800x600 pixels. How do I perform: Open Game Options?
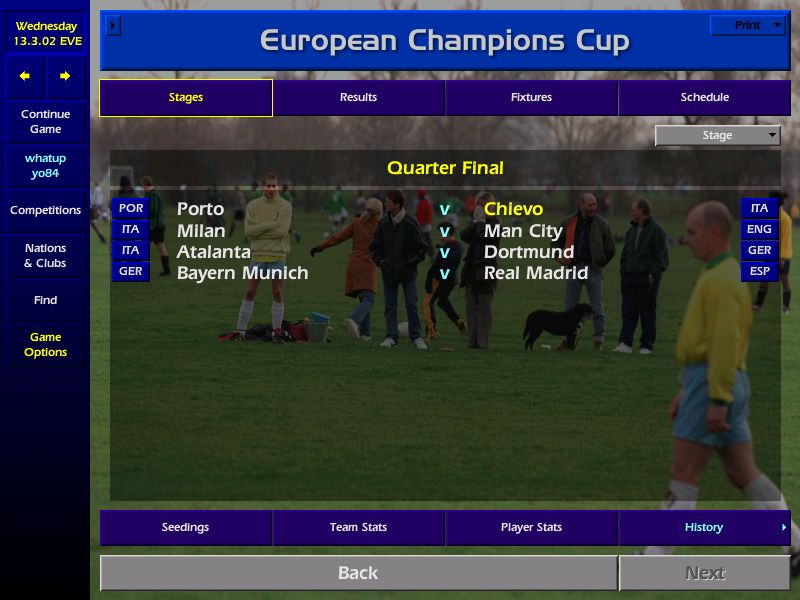coord(45,344)
